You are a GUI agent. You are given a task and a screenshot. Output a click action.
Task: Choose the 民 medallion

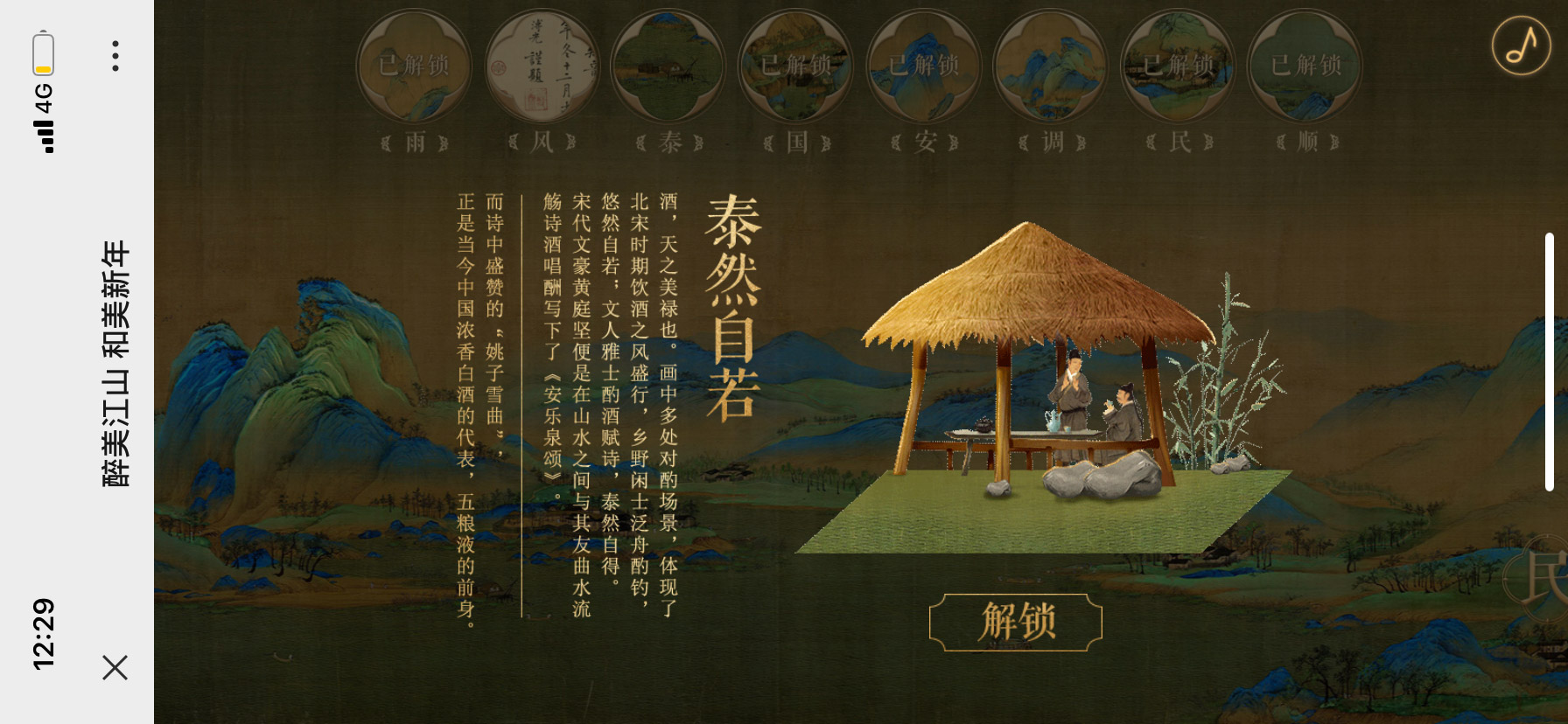coord(1179,66)
